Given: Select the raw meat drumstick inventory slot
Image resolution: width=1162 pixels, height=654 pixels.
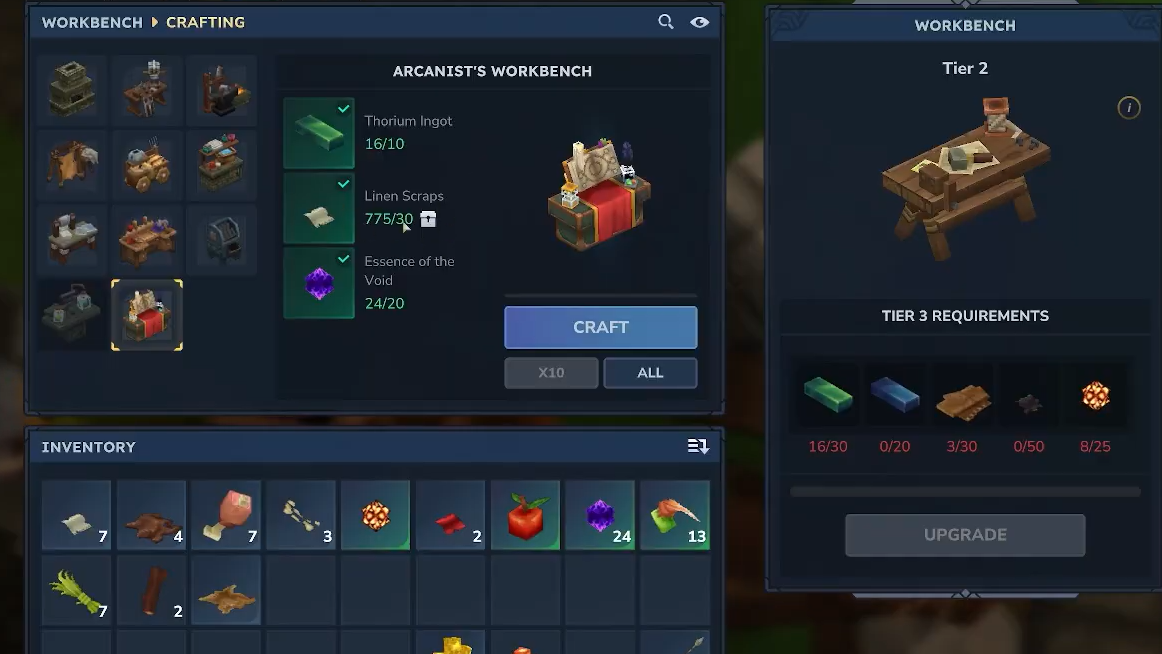Looking at the screenshot, I should [x=226, y=515].
